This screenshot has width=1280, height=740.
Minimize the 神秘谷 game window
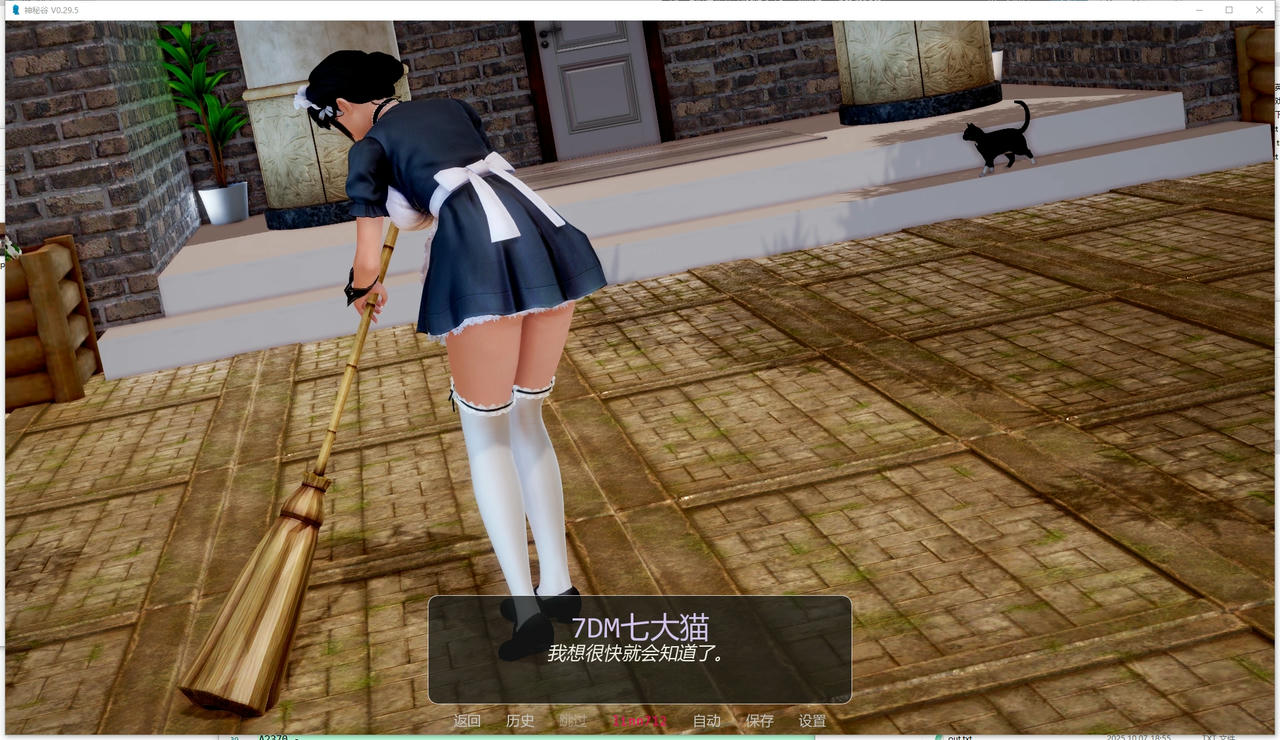[x=1197, y=9]
